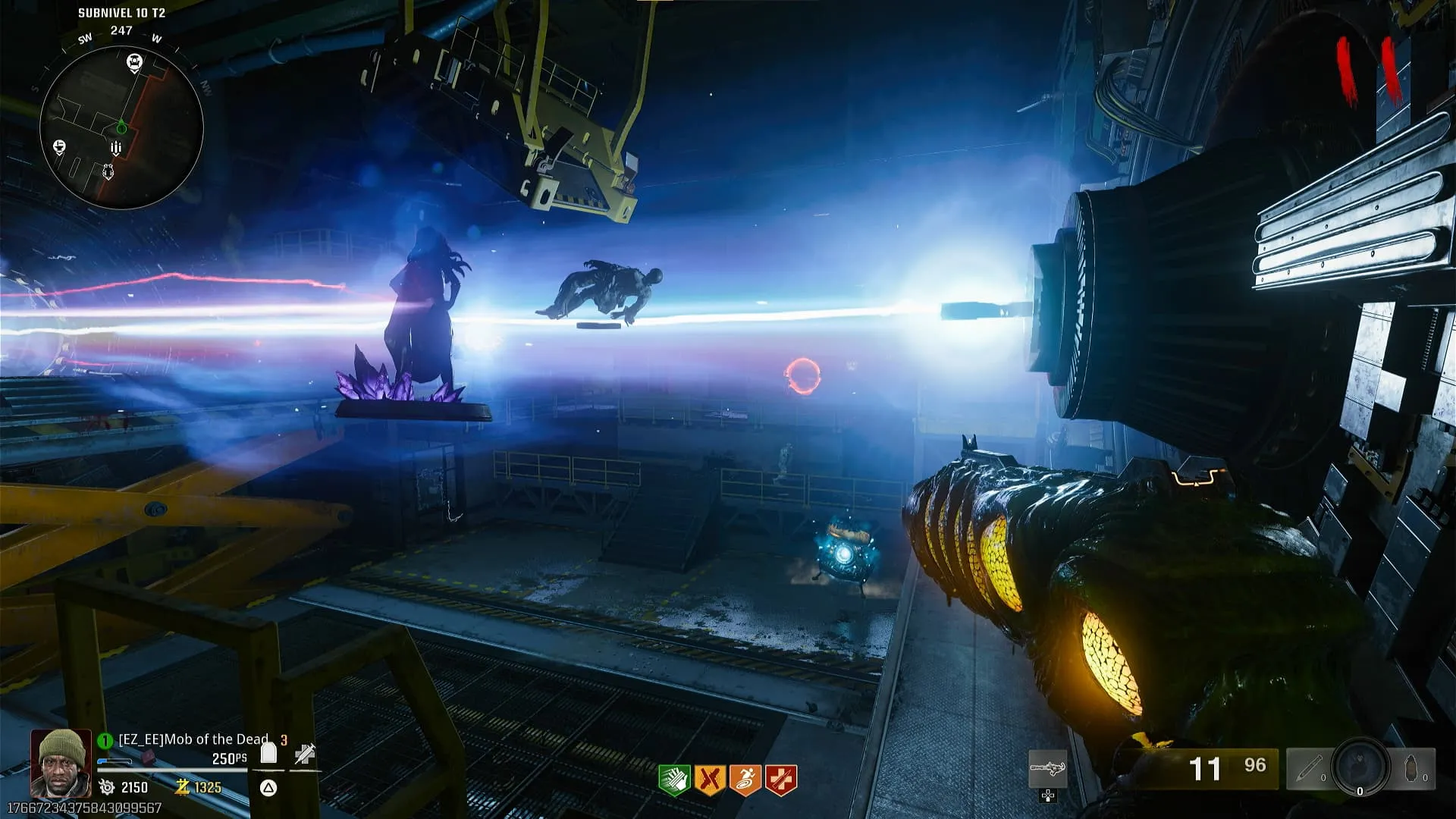Click the player character portrait

click(x=61, y=763)
